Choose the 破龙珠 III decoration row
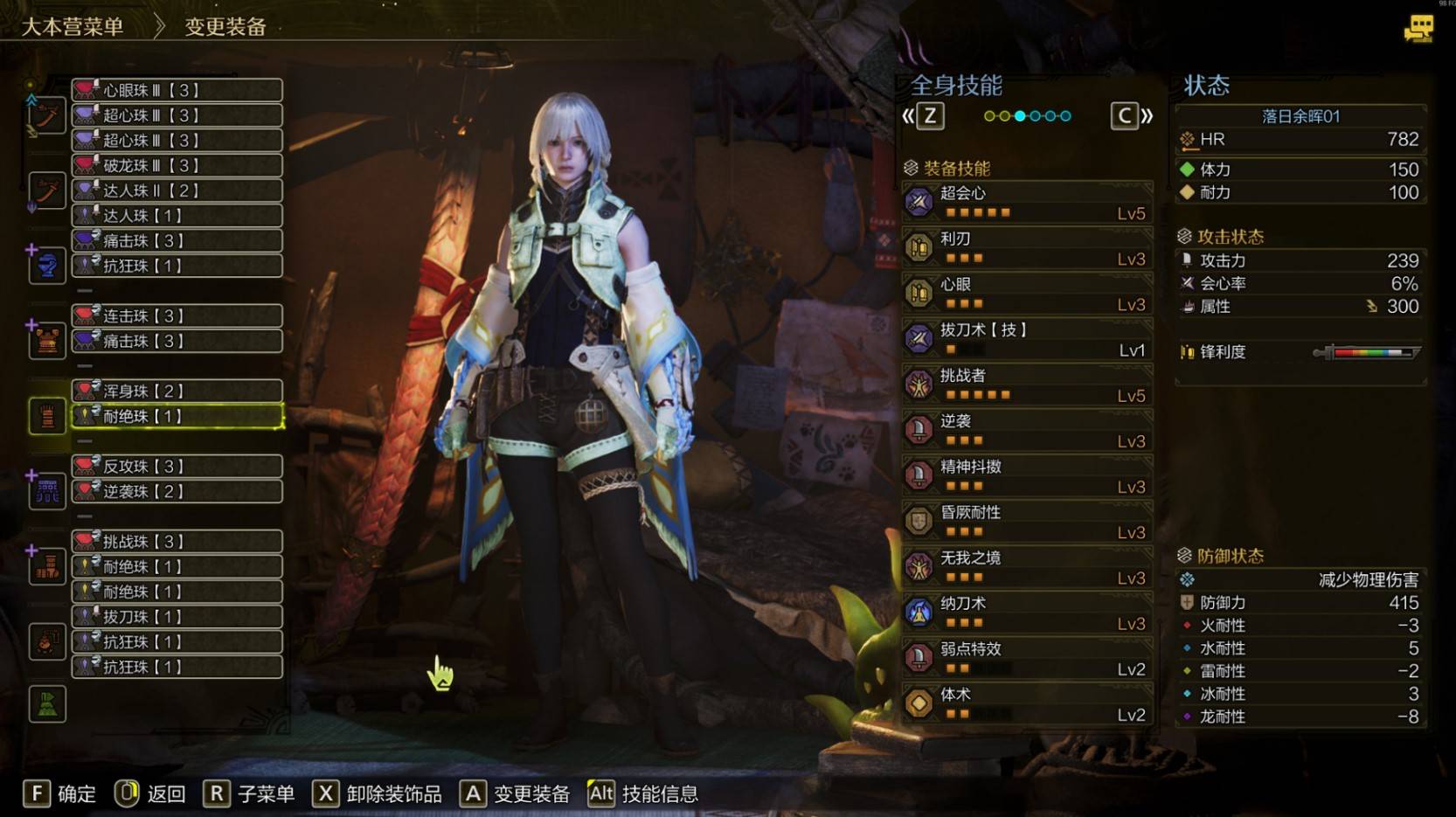Image resolution: width=1456 pixels, height=817 pixels. click(177, 165)
